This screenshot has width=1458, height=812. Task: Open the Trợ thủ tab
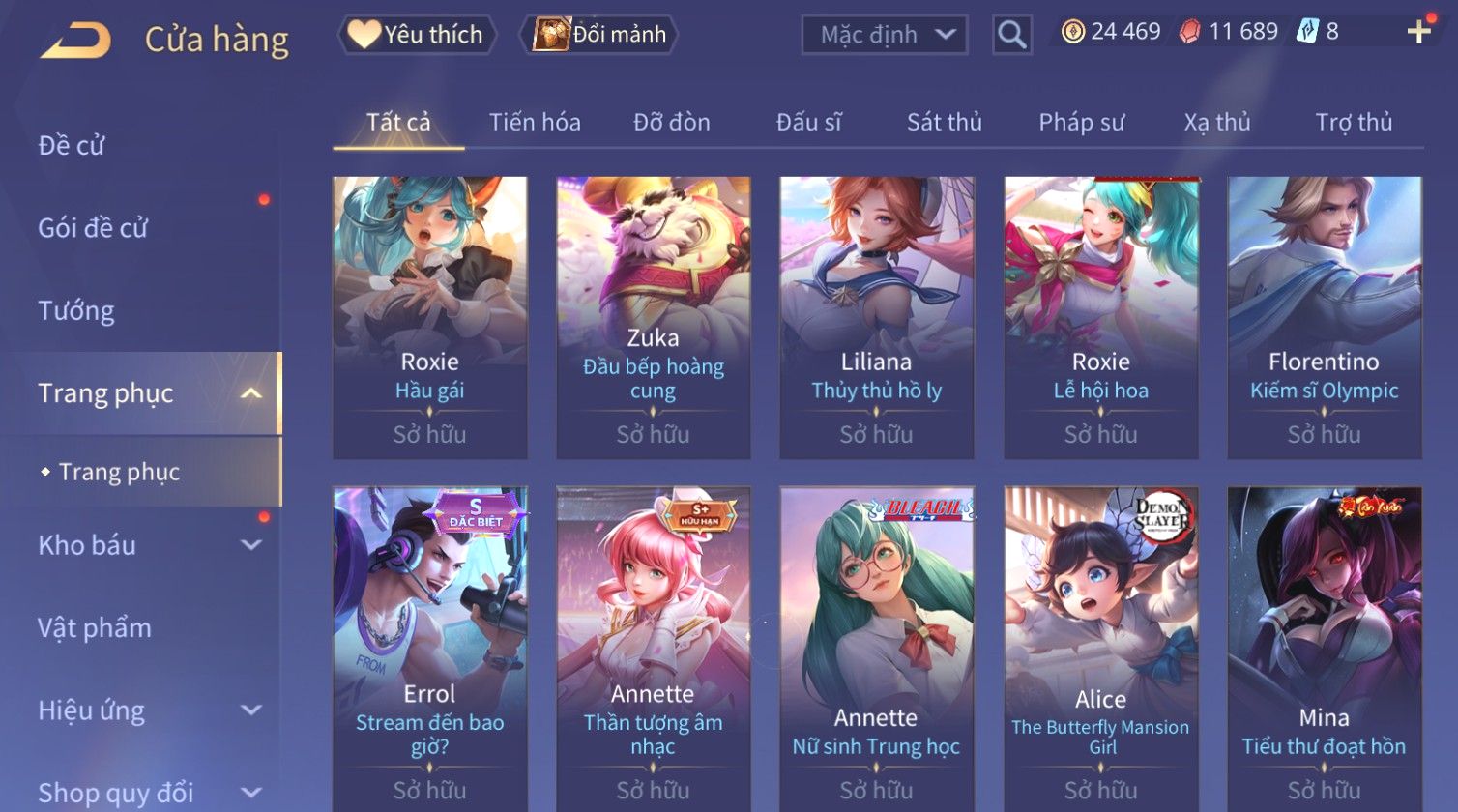pos(1353,123)
